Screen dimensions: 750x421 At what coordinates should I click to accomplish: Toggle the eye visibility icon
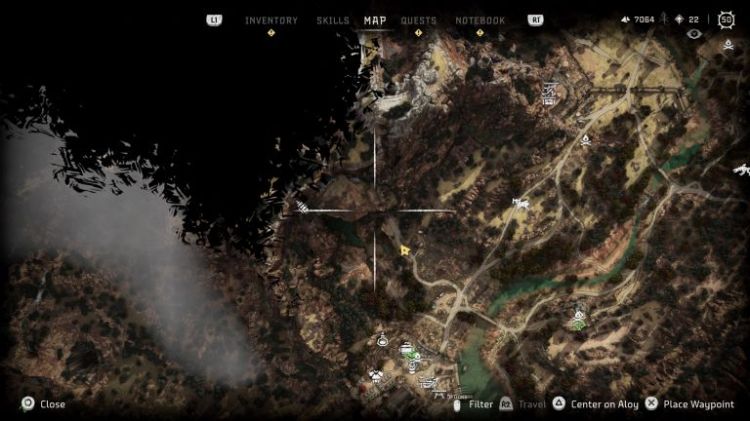(x=695, y=34)
